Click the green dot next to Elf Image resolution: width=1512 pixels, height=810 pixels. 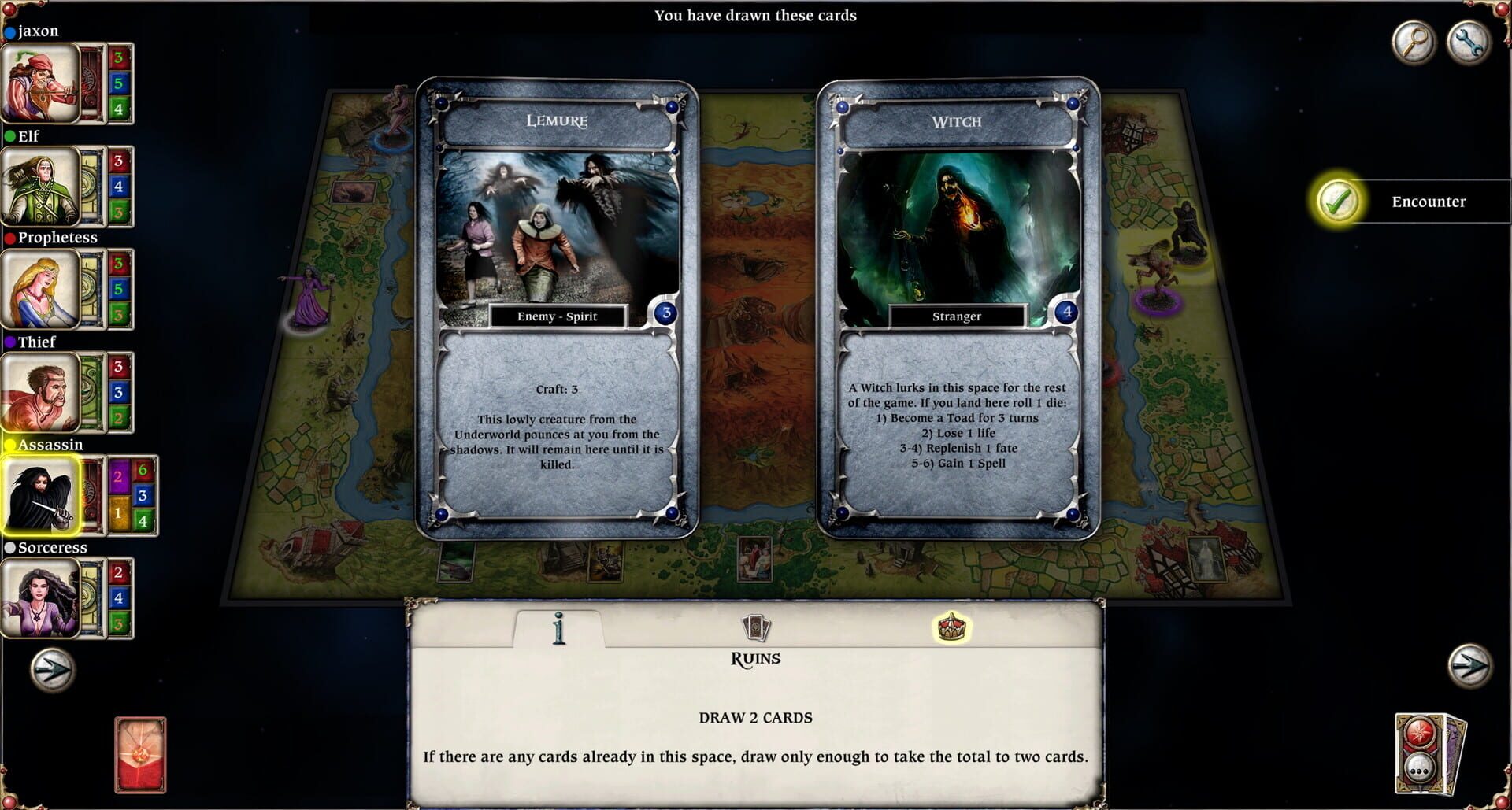point(9,135)
